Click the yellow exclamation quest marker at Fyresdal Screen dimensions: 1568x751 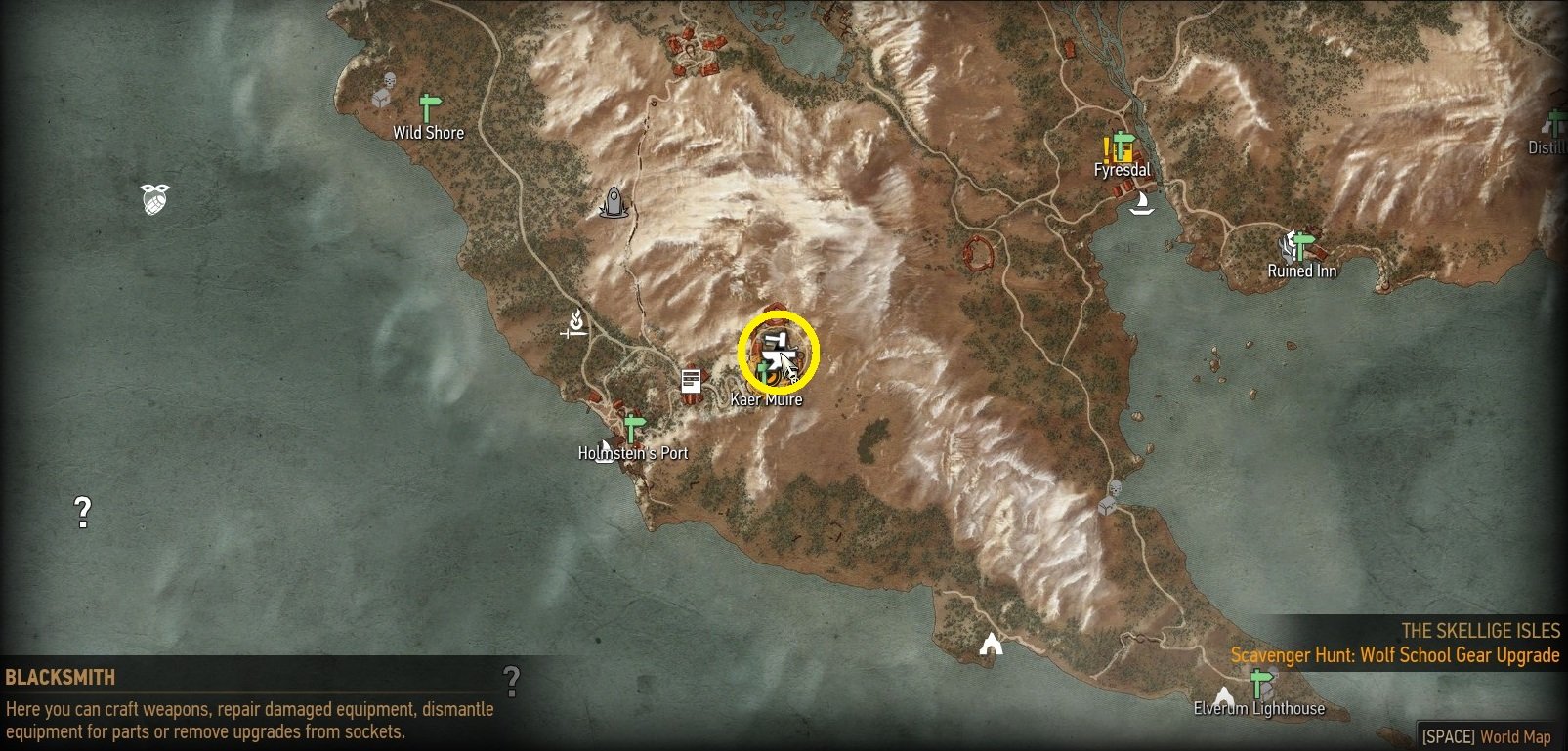click(x=1105, y=149)
